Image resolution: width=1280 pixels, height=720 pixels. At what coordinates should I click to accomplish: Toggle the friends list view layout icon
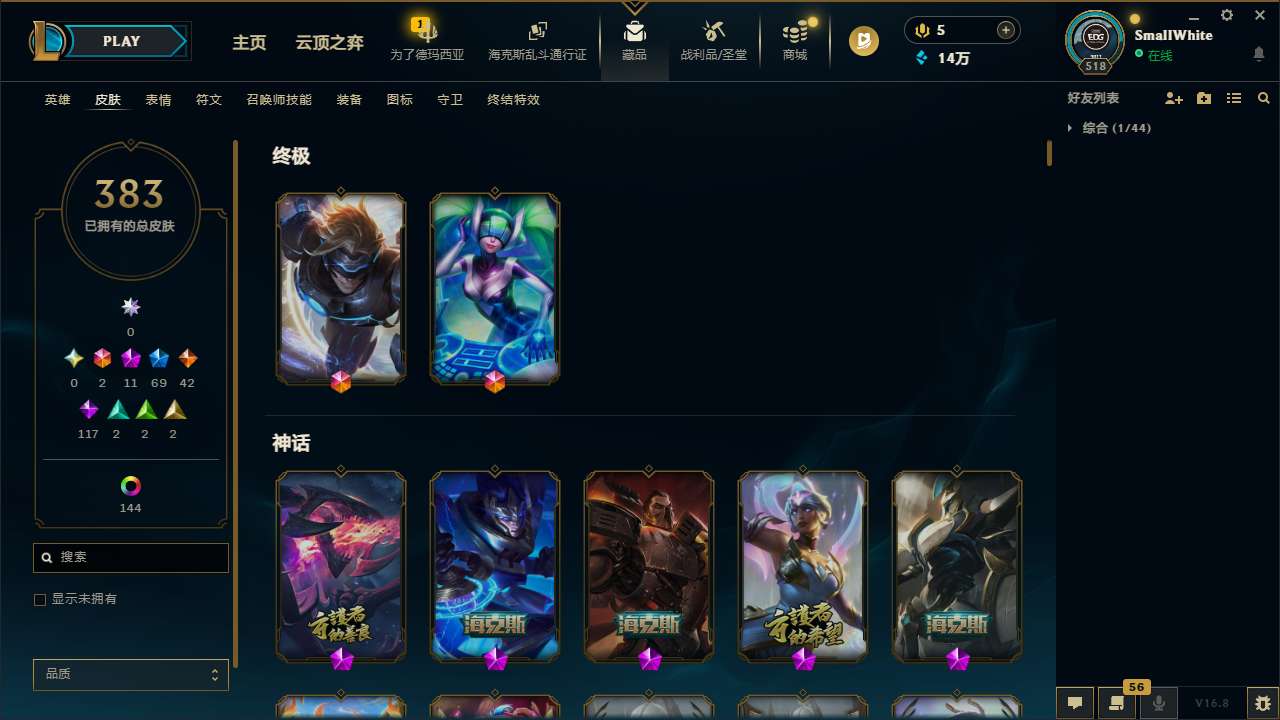pos(1234,98)
